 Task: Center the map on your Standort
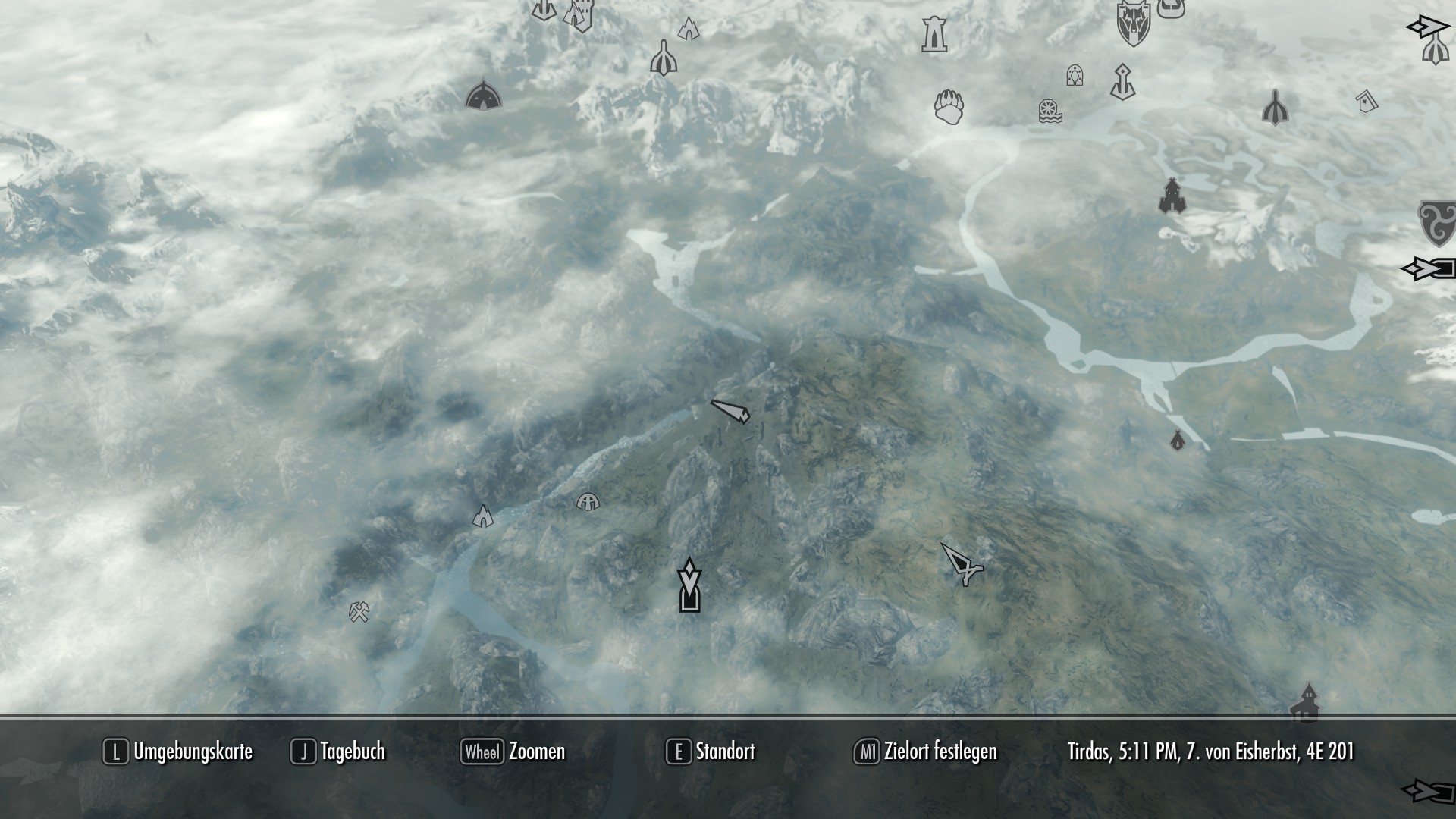point(713,752)
